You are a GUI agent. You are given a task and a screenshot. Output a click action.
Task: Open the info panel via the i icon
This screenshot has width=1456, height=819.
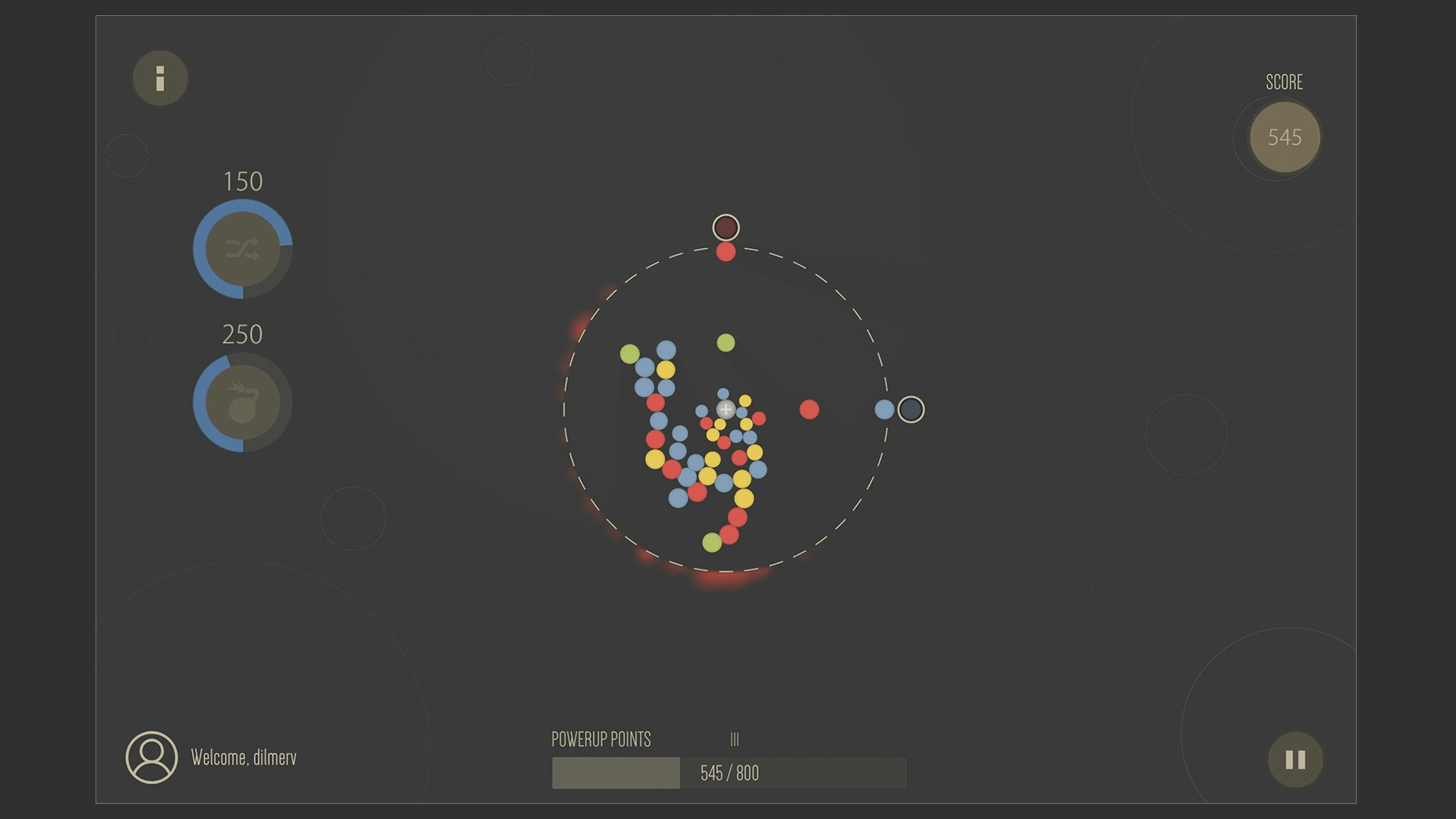click(159, 77)
